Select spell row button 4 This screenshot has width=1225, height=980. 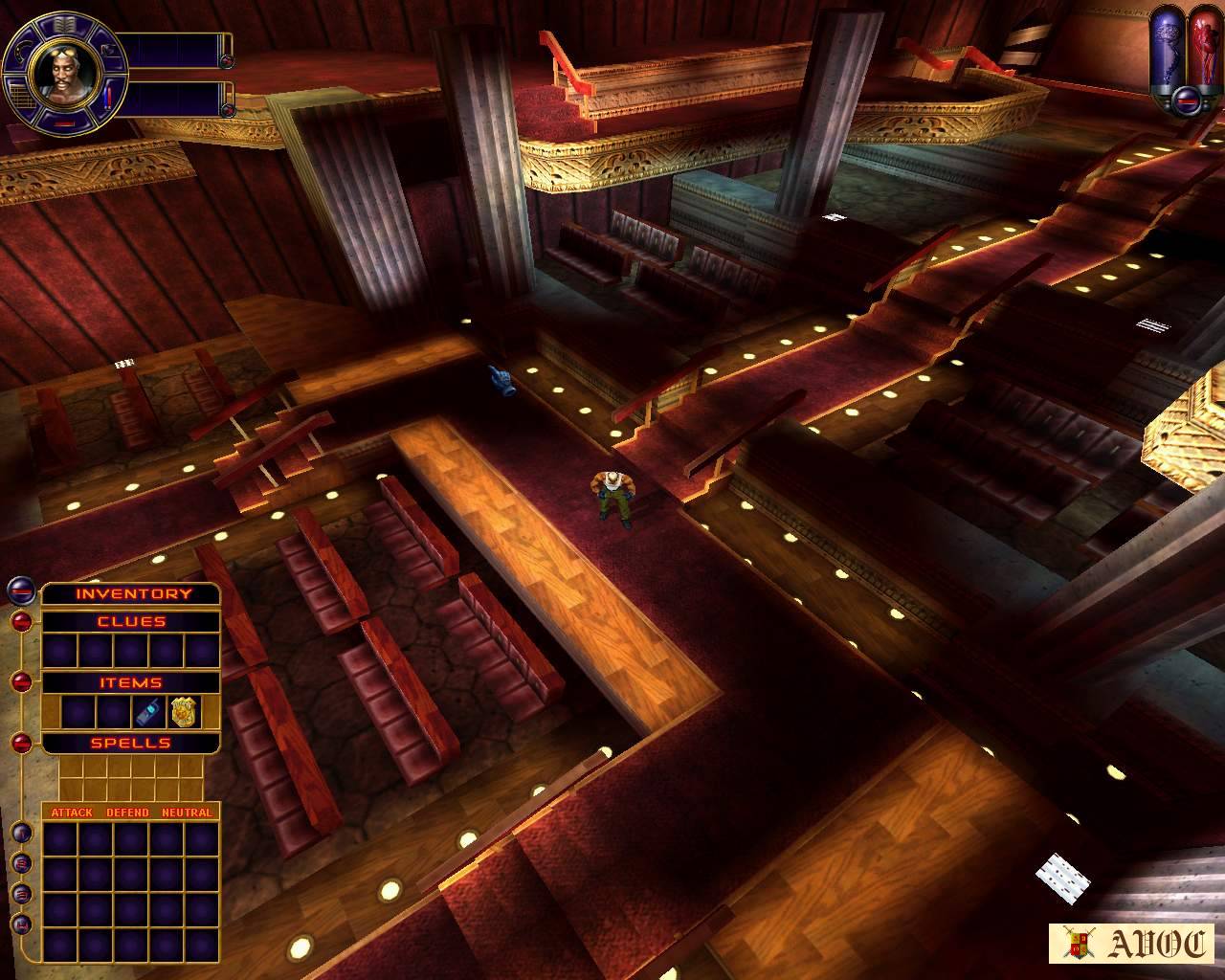point(20,924)
